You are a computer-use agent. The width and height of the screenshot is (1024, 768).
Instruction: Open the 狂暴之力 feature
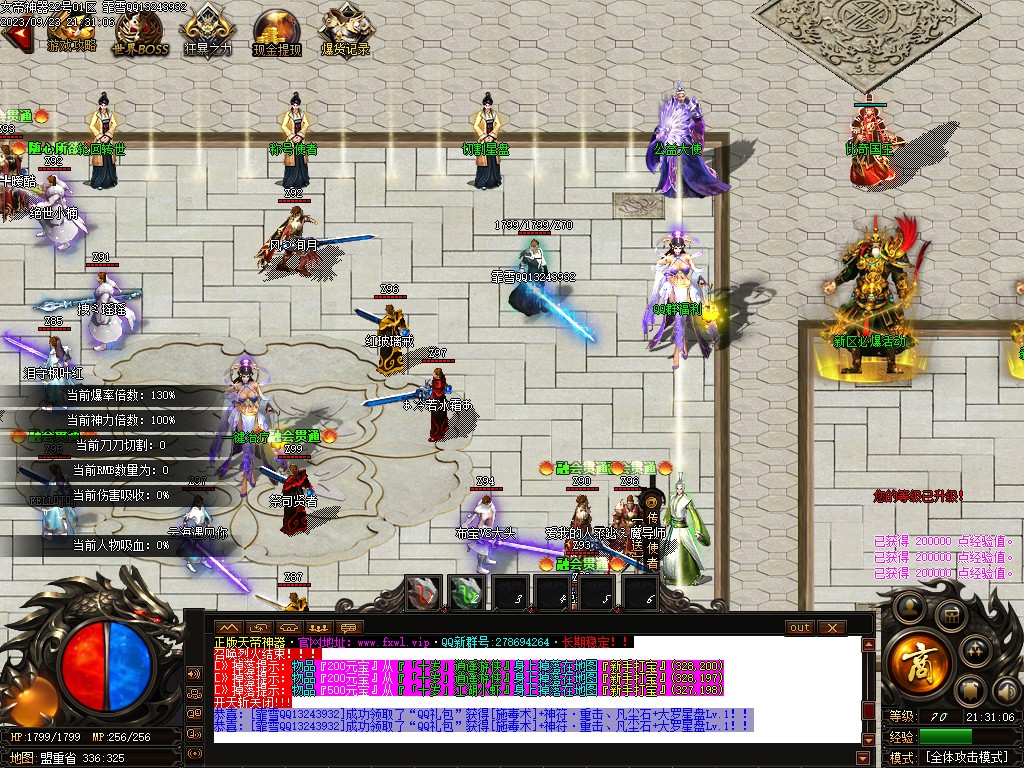tap(207, 33)
